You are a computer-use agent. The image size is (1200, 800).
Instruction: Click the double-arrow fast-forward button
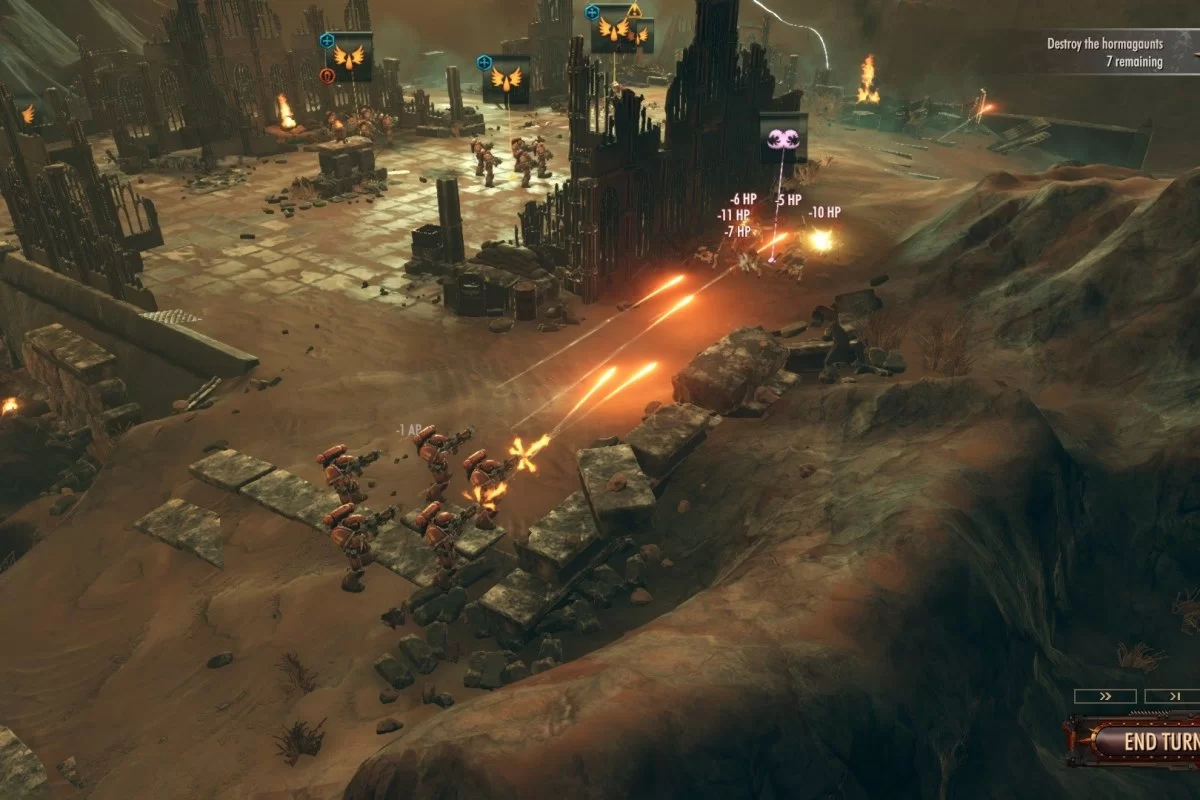(1104, 696)
